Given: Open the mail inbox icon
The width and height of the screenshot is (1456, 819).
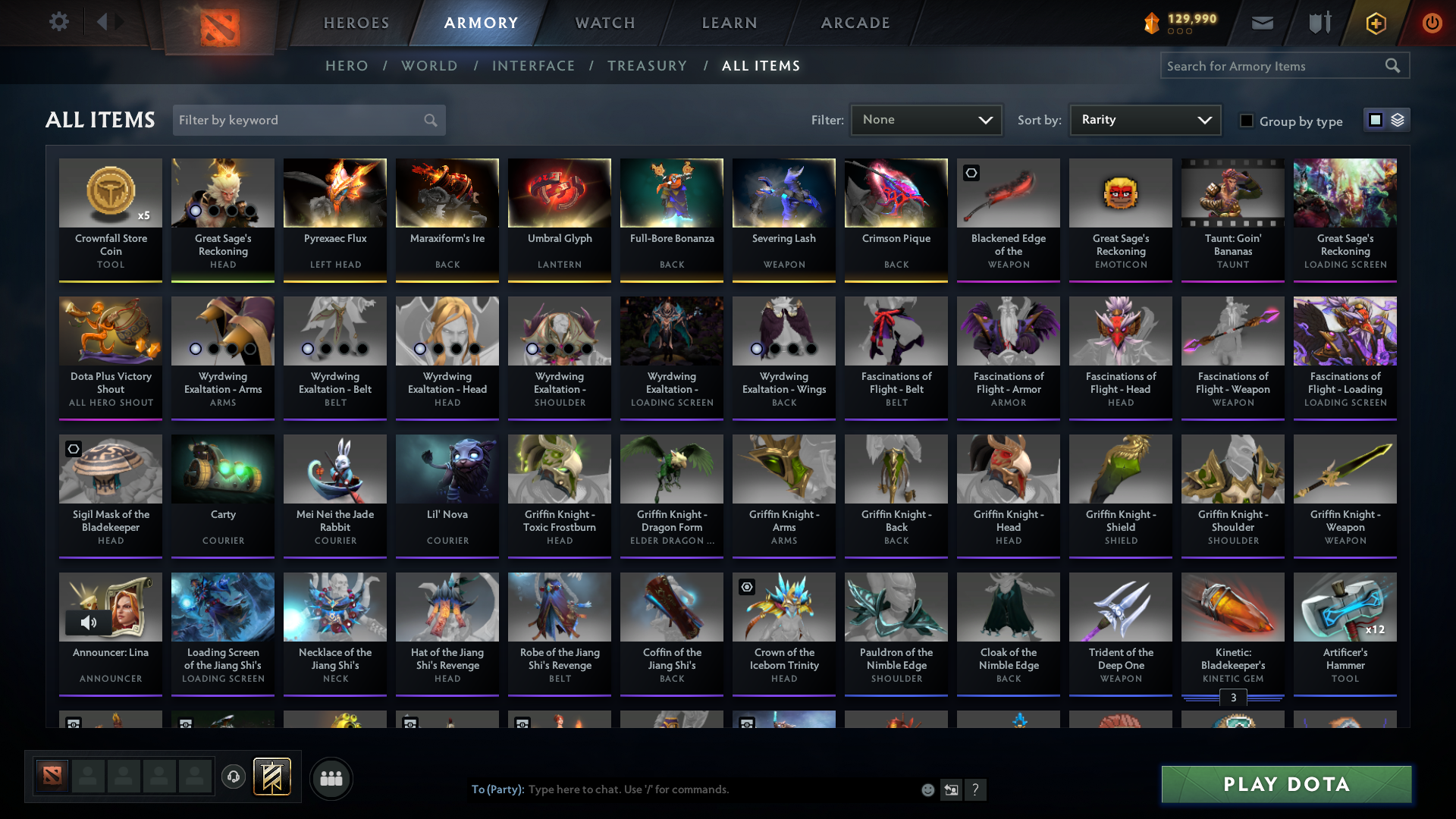Looking at the screenshot, I should click(1261, 23).
